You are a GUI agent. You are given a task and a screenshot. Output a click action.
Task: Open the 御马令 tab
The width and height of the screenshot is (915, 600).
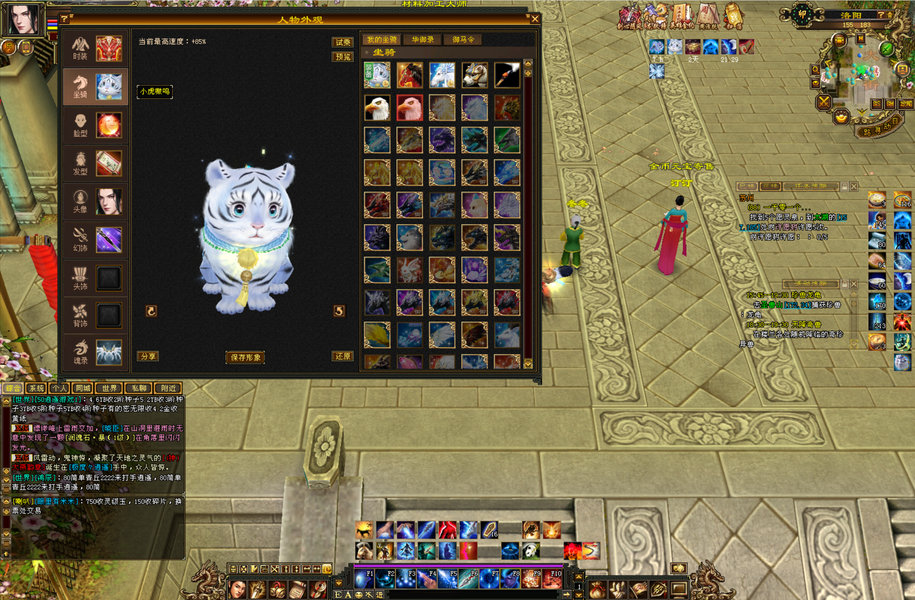click(463, 40)
